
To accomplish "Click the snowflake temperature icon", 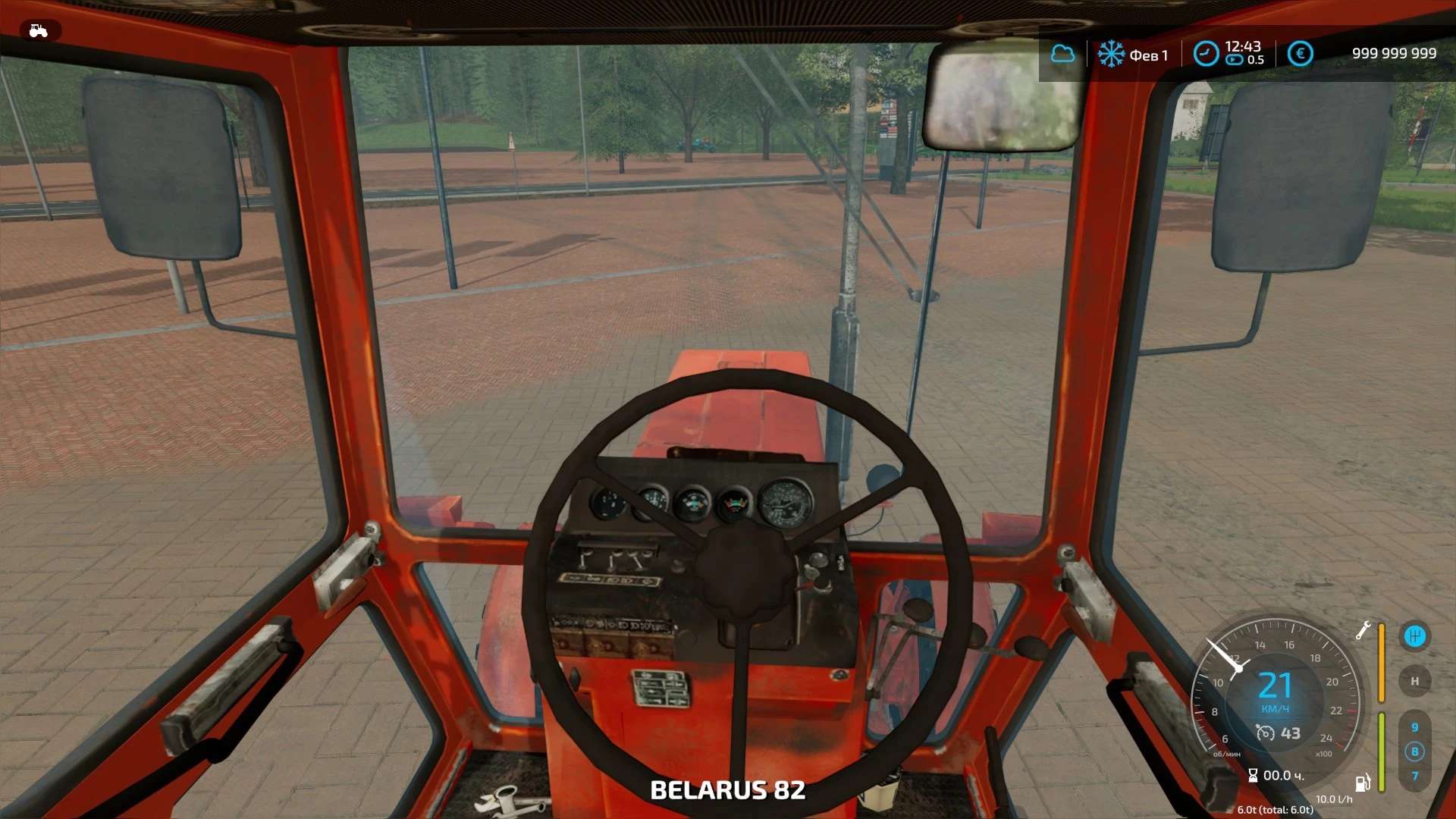I will coord(1112,54).
